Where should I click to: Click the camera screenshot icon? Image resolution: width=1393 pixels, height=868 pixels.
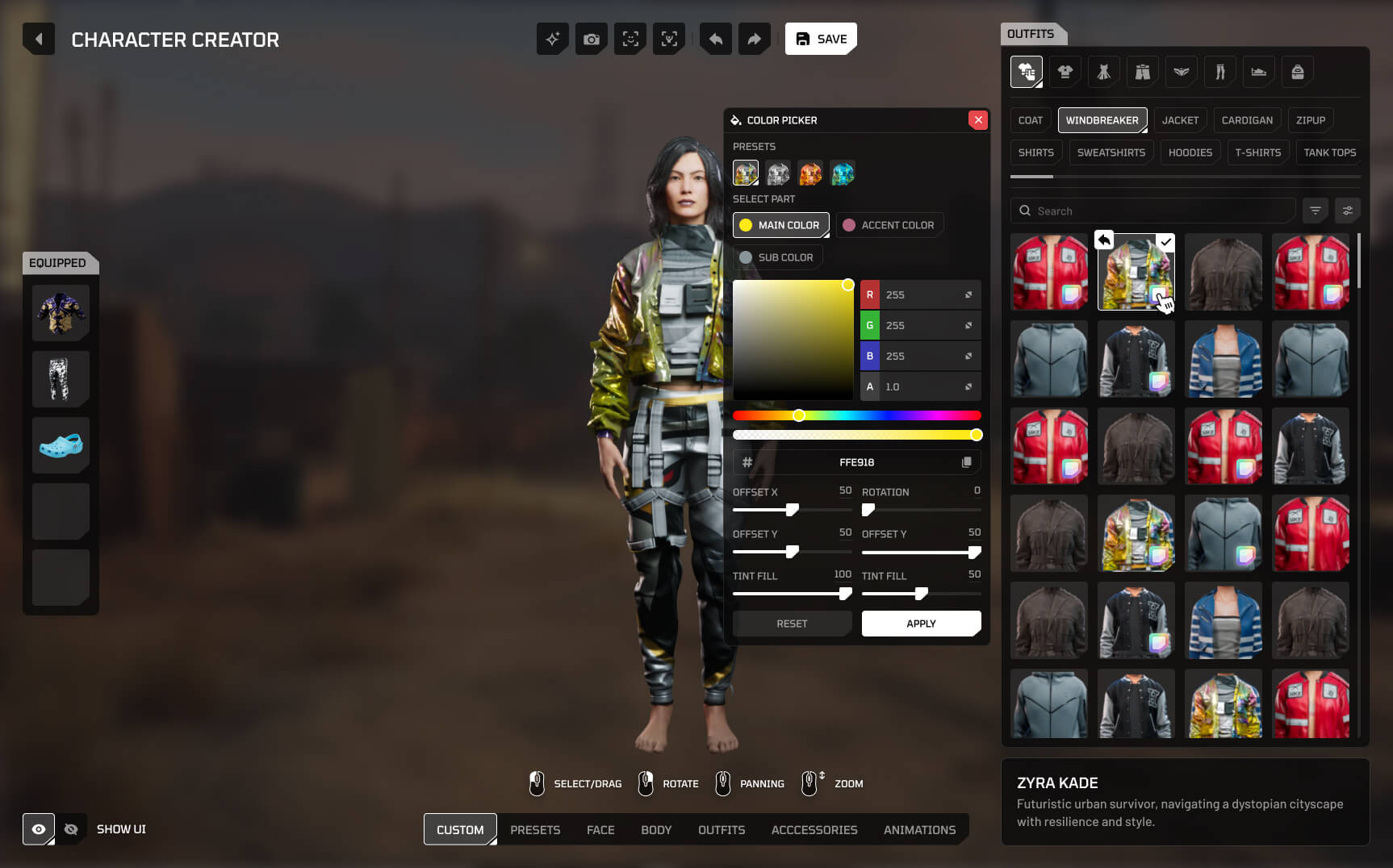[592, 39]
